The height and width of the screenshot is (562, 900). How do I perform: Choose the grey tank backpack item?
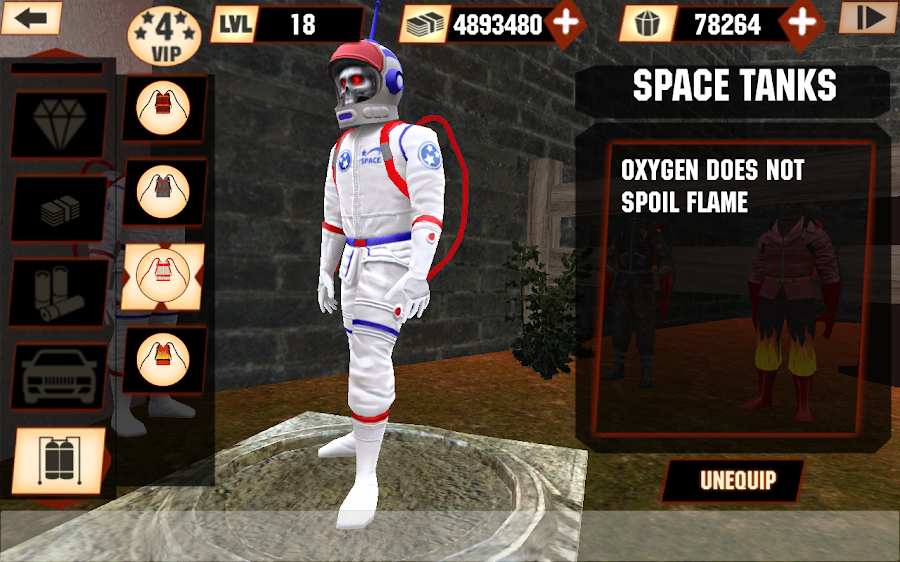click(163, 191)
